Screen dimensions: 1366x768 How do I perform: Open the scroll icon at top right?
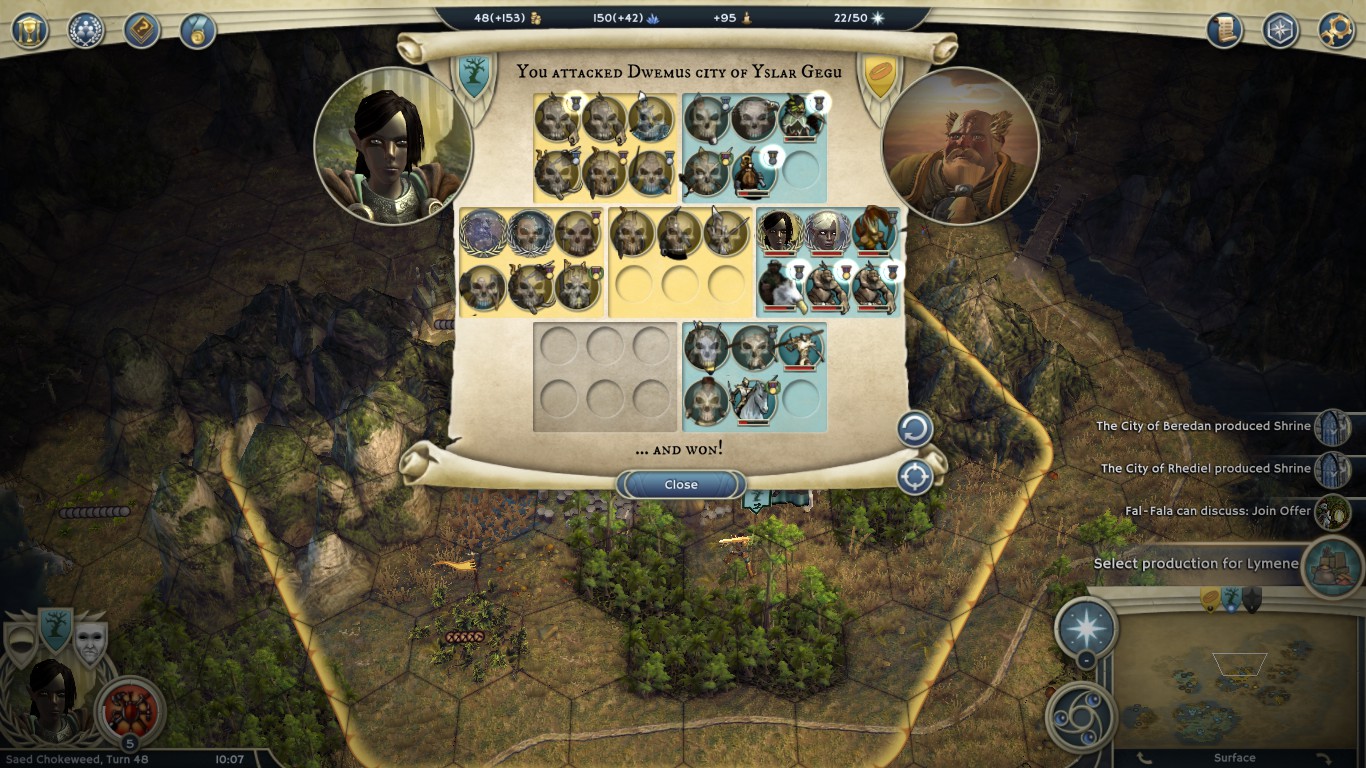1224,29
